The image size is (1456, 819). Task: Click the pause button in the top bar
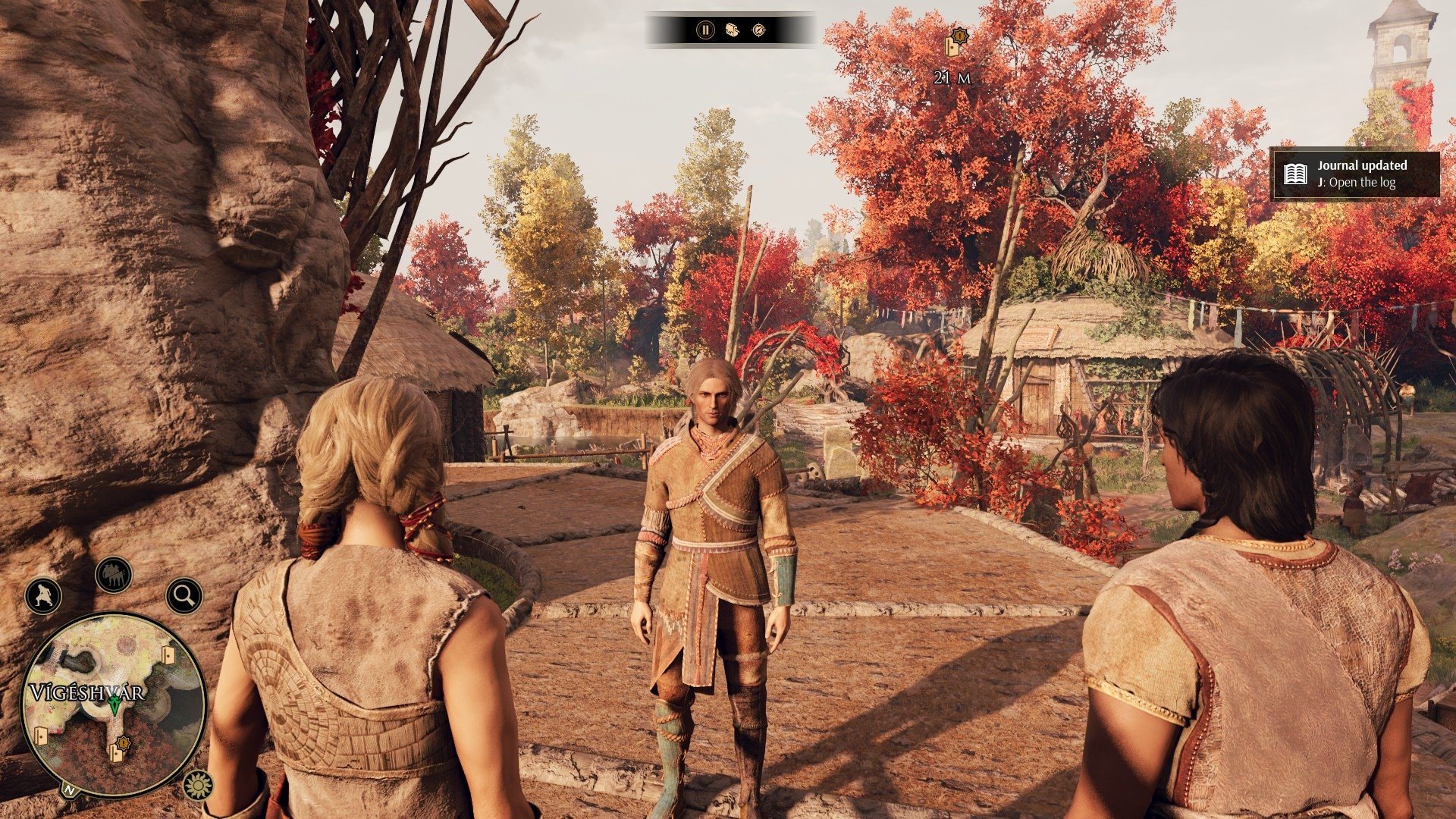point(705,30)
